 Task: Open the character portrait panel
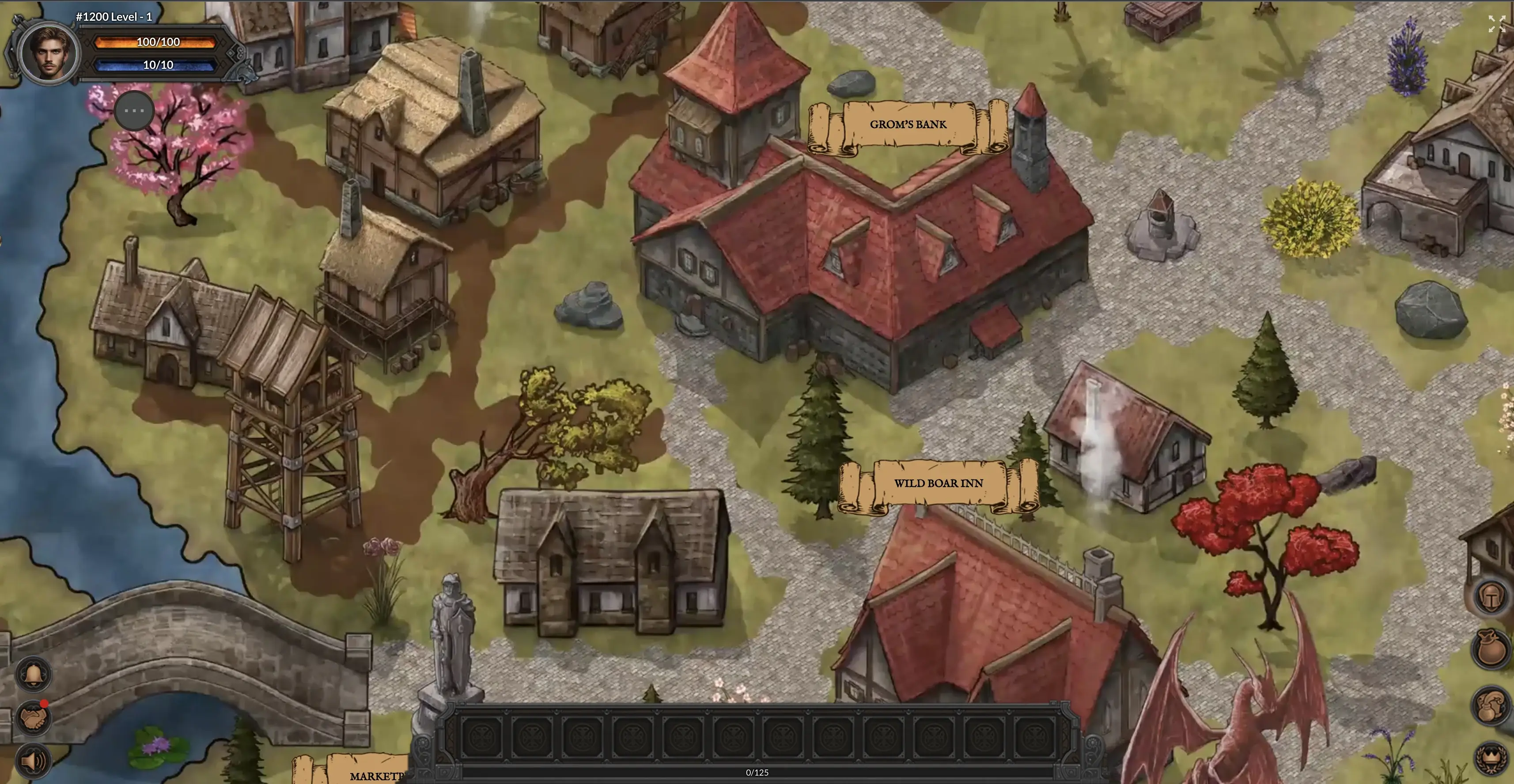coord(49,53)
